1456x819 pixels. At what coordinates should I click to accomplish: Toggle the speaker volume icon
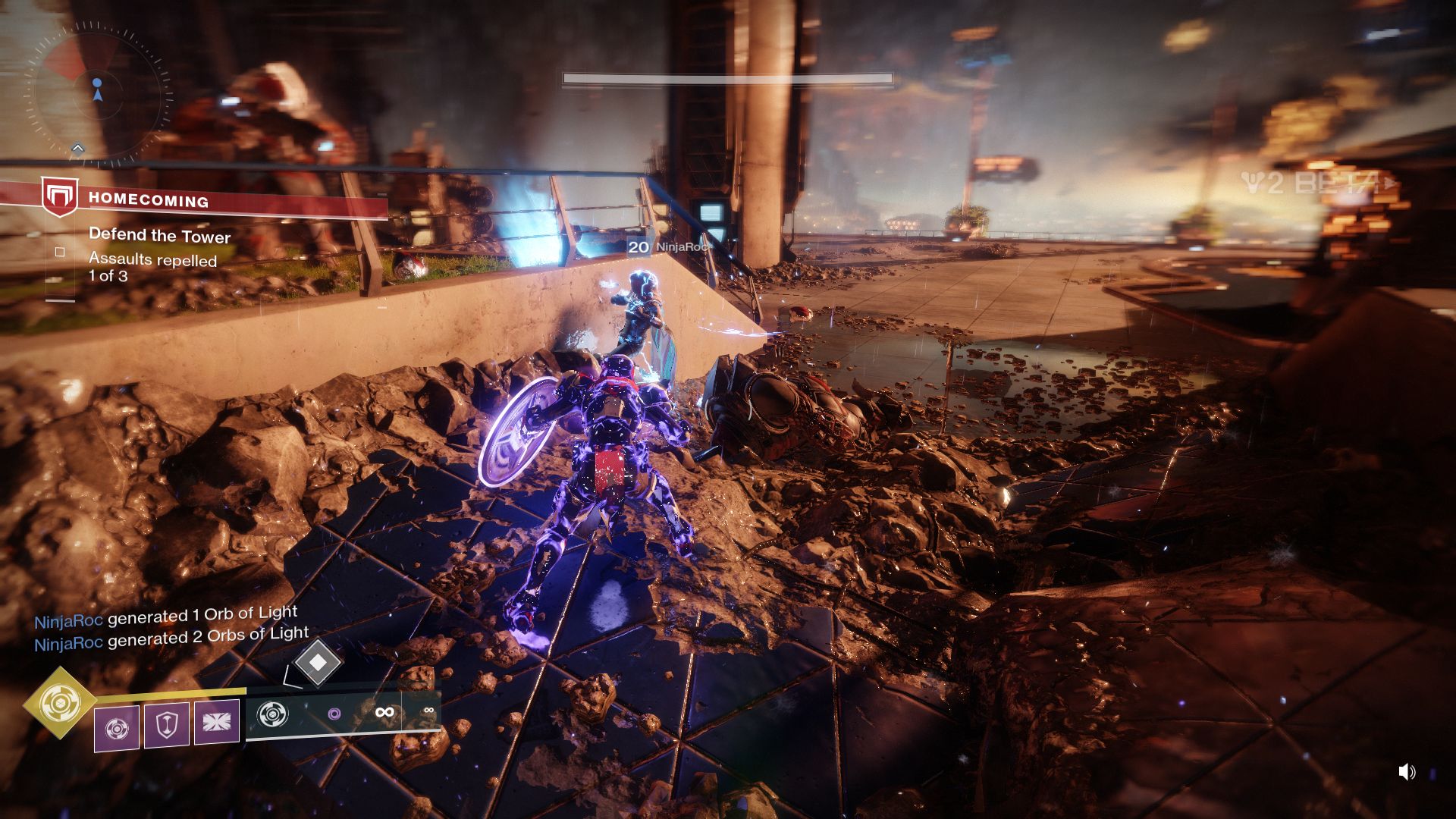click(1407, 772)
